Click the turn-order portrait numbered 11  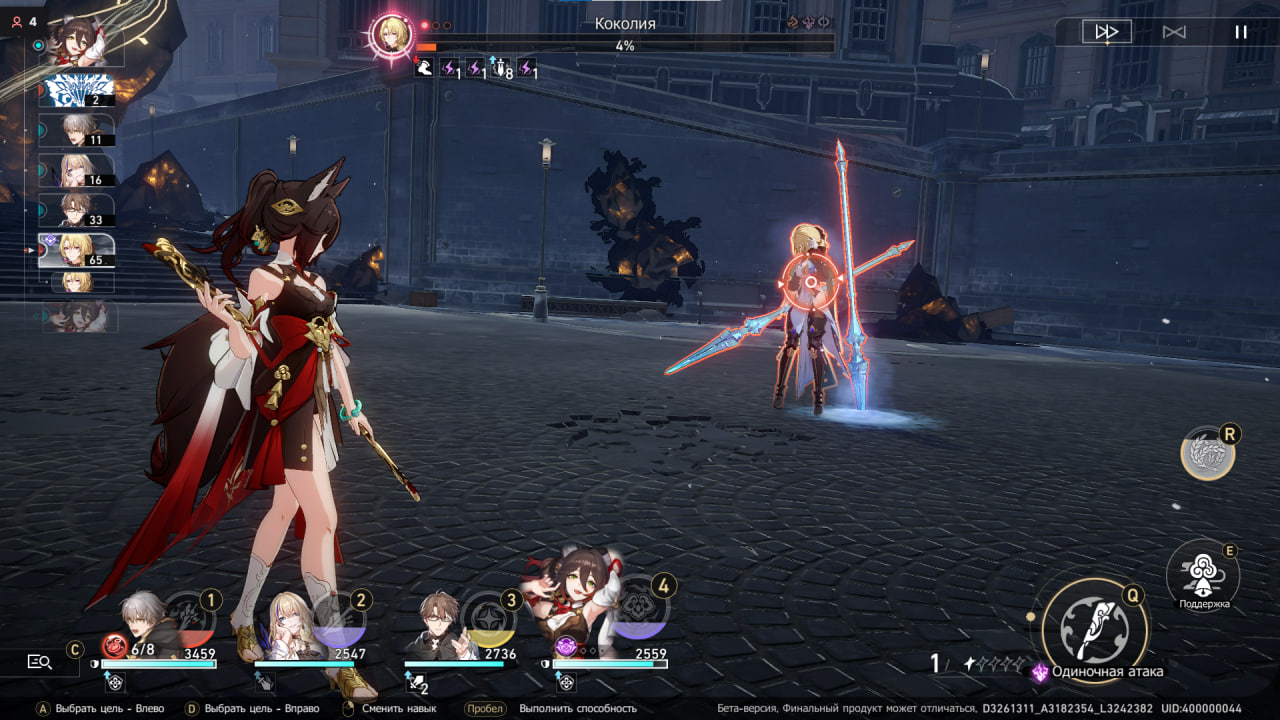tap(78, 130)
